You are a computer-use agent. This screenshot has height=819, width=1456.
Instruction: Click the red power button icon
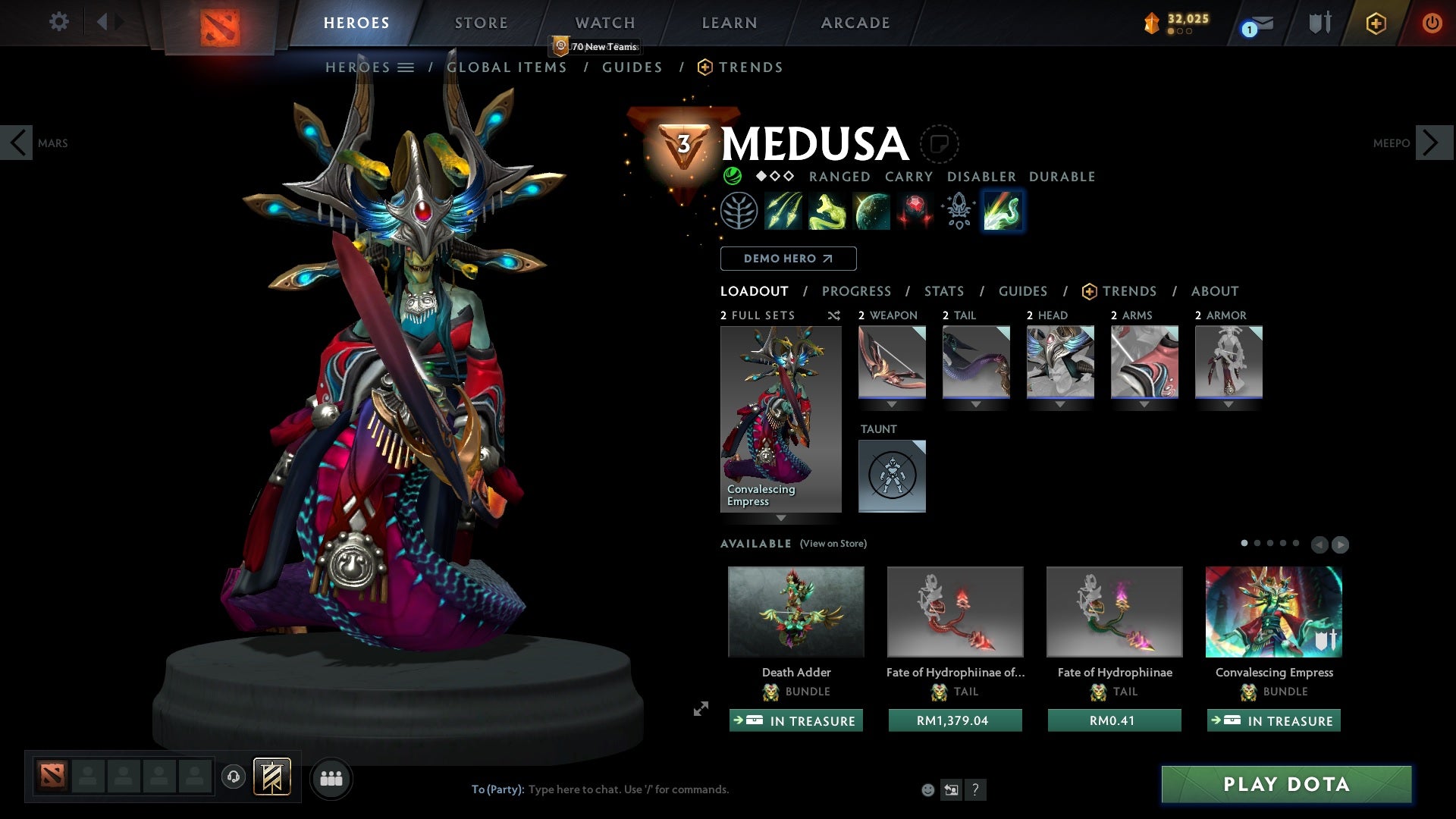tap(1432, 23)
